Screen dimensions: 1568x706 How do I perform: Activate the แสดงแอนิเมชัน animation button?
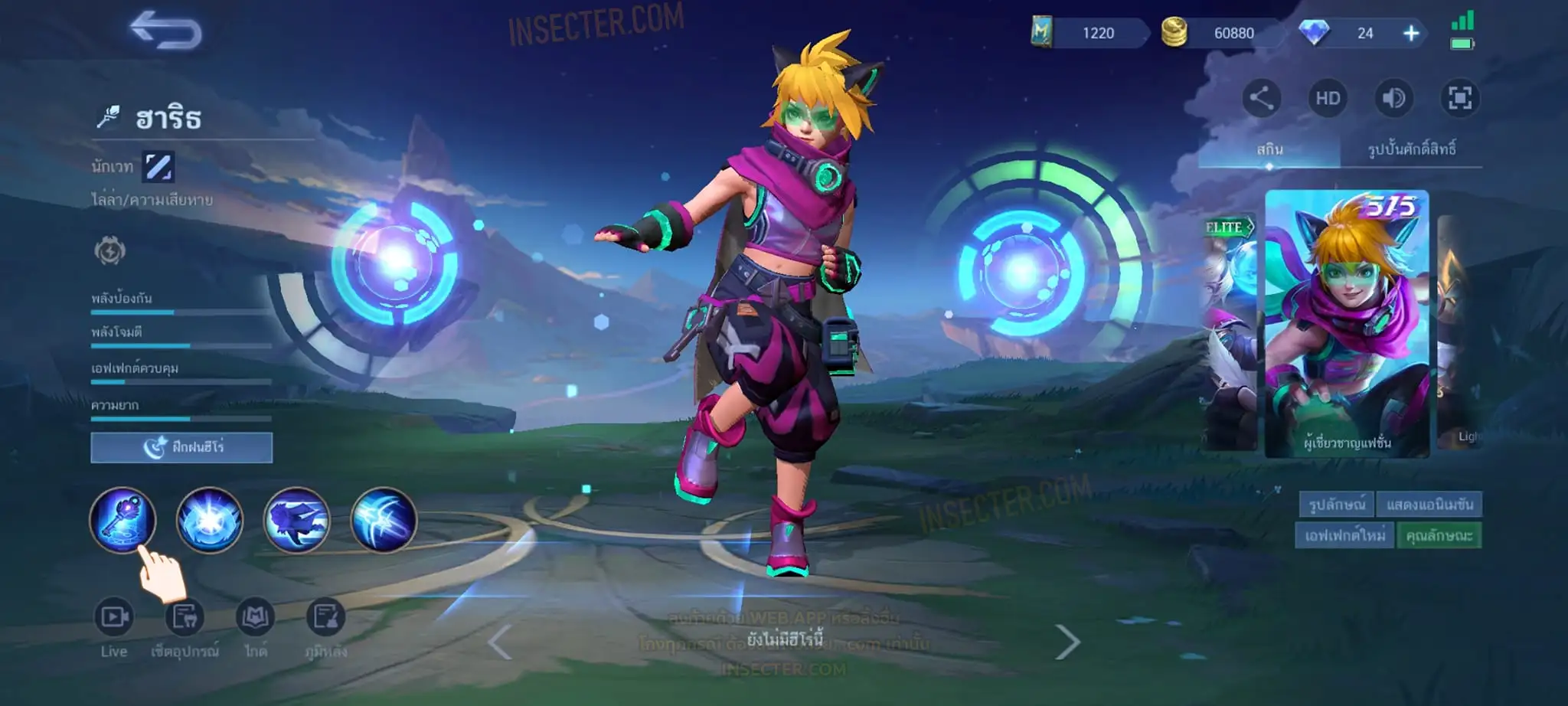point(1429,505)
